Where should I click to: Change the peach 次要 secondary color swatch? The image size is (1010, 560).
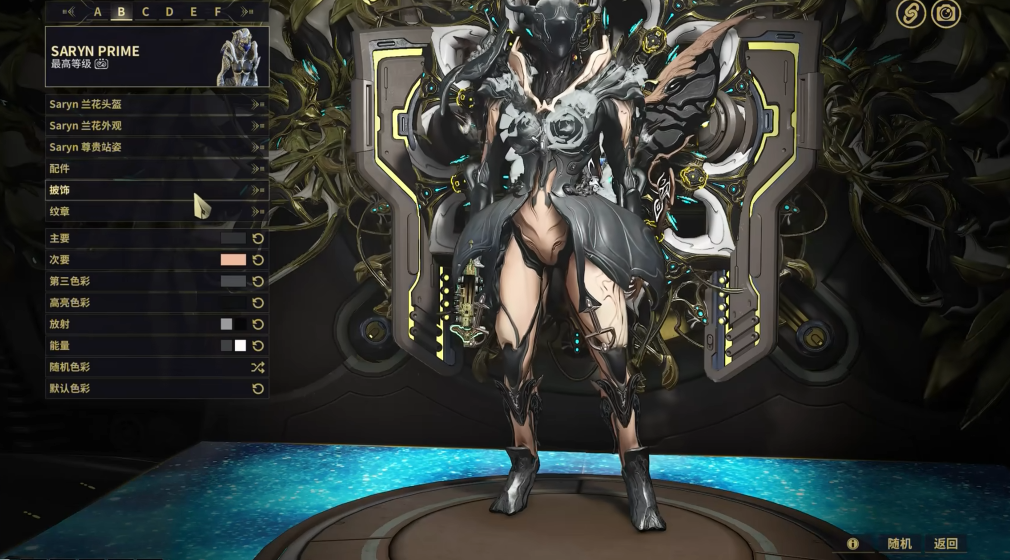pos(233,260)
